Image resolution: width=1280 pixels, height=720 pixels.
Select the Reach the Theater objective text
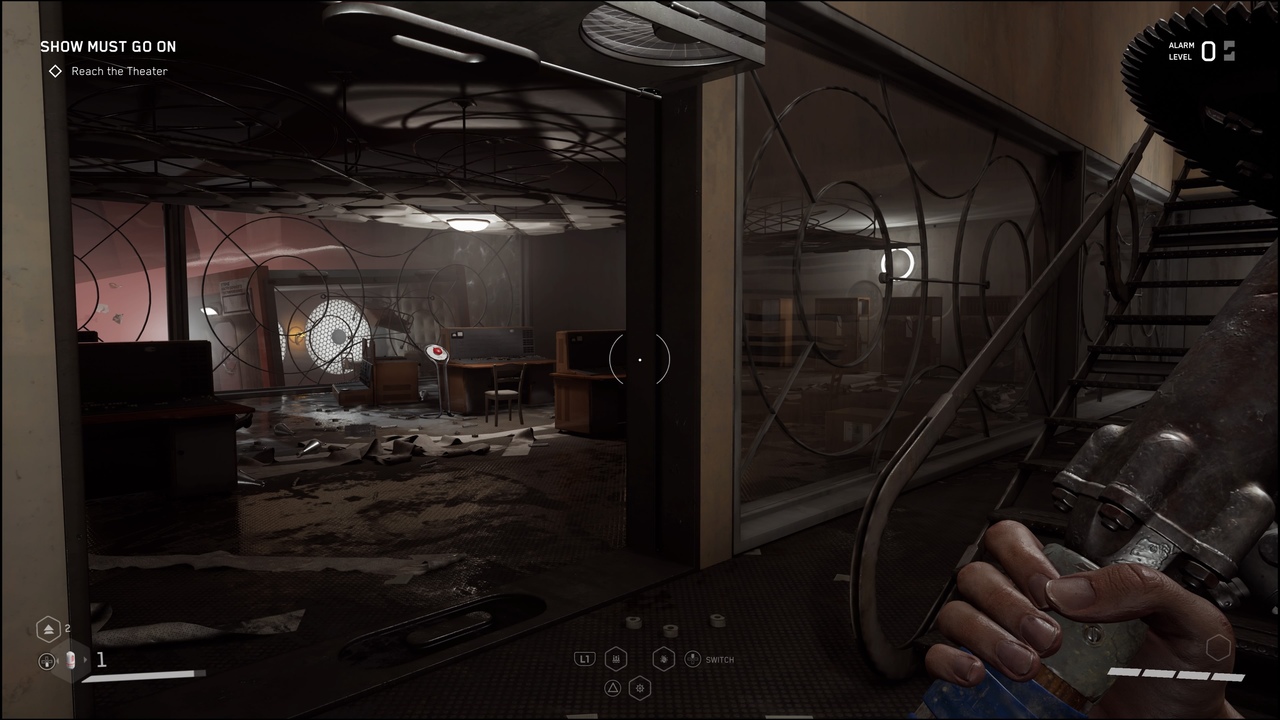pos(119,71)
